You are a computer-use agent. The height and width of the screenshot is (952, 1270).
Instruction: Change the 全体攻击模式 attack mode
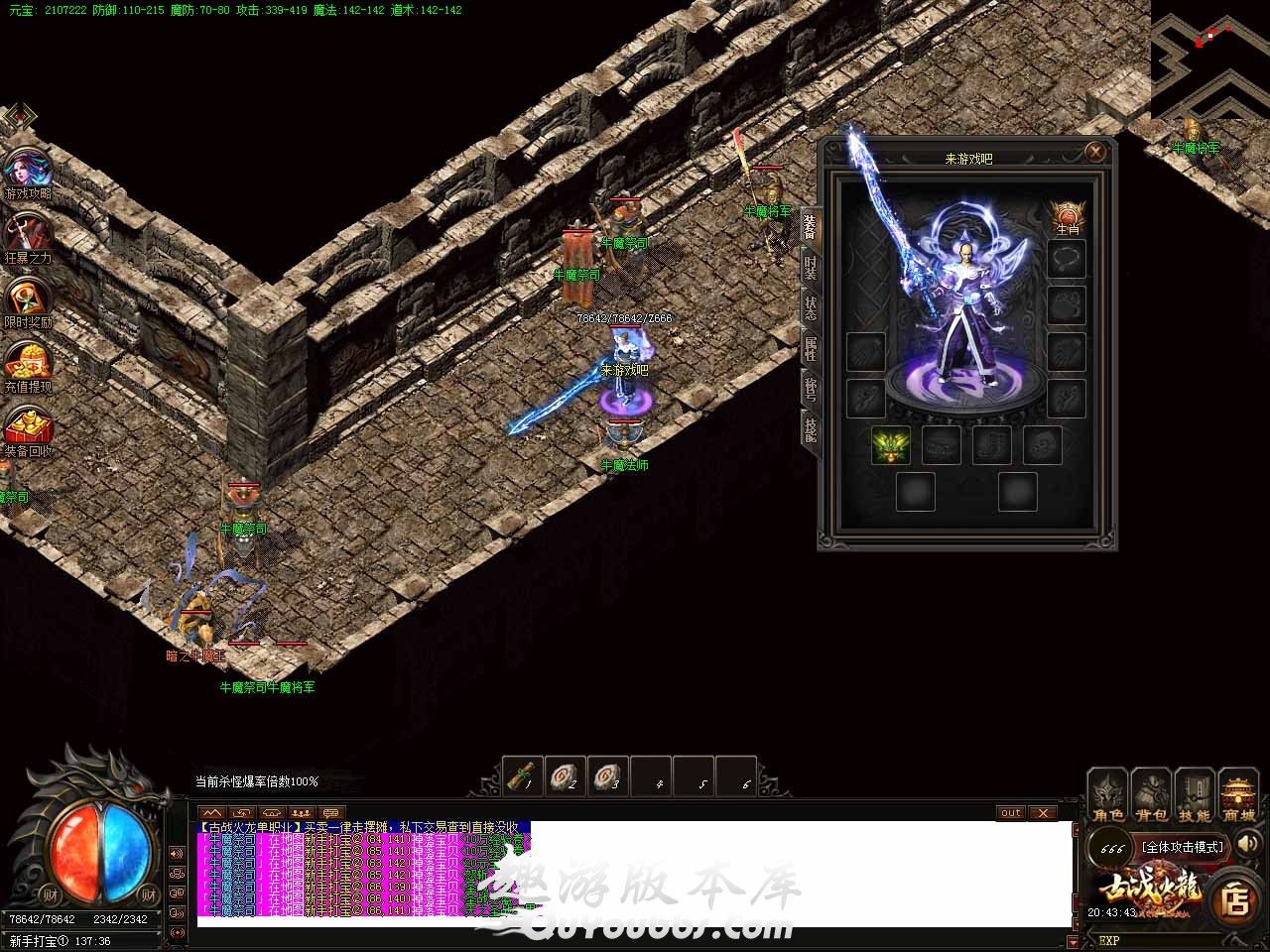[x=1182, y=847]
